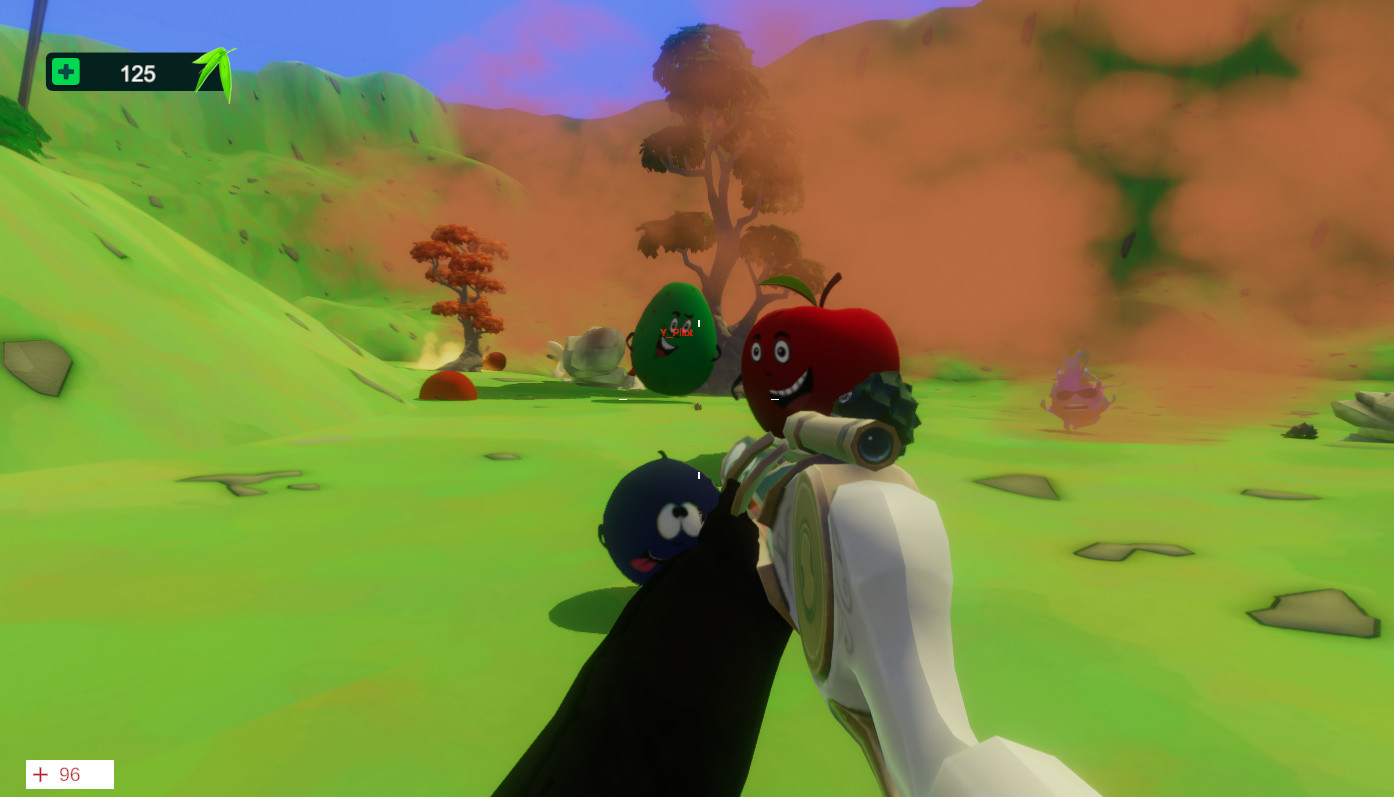Click the large rock on the far right
The height and width of the screenshot is (797, 1394).
point(1370,415)
